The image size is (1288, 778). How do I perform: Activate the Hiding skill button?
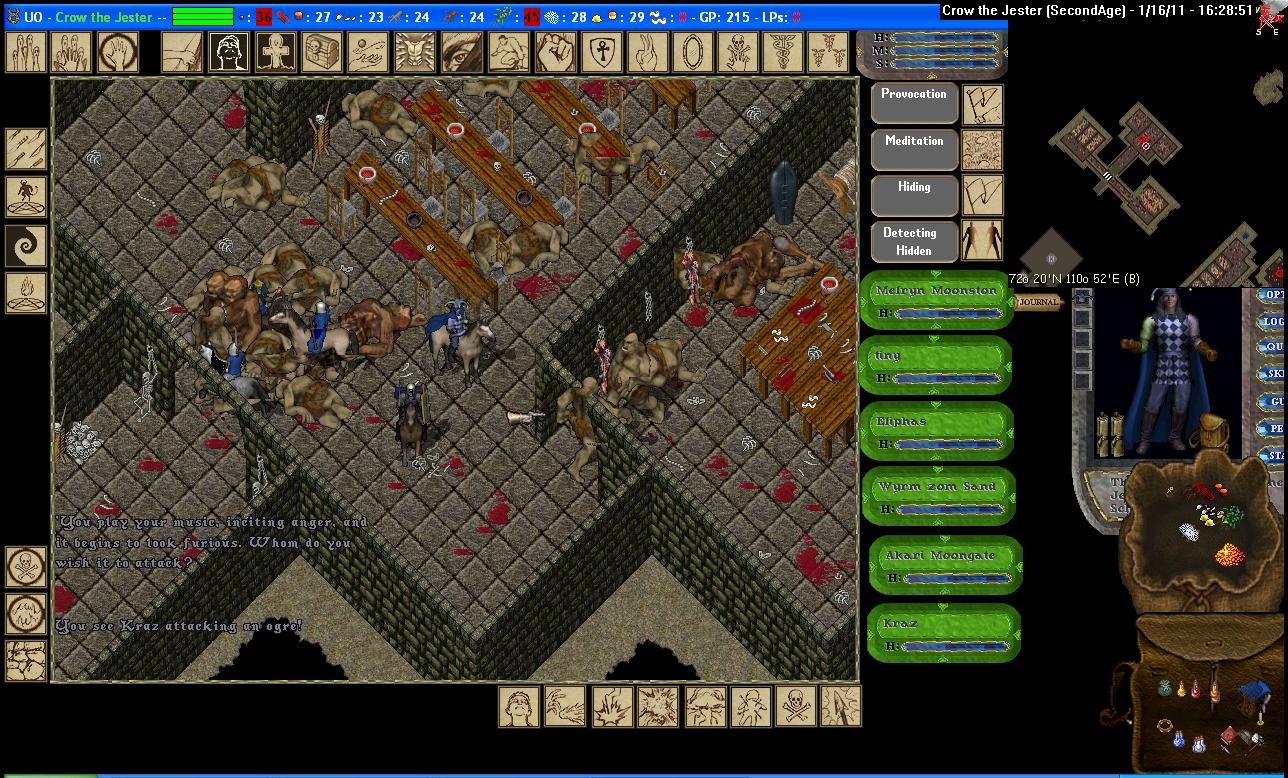pyautogui.click(x=914, y=195)
